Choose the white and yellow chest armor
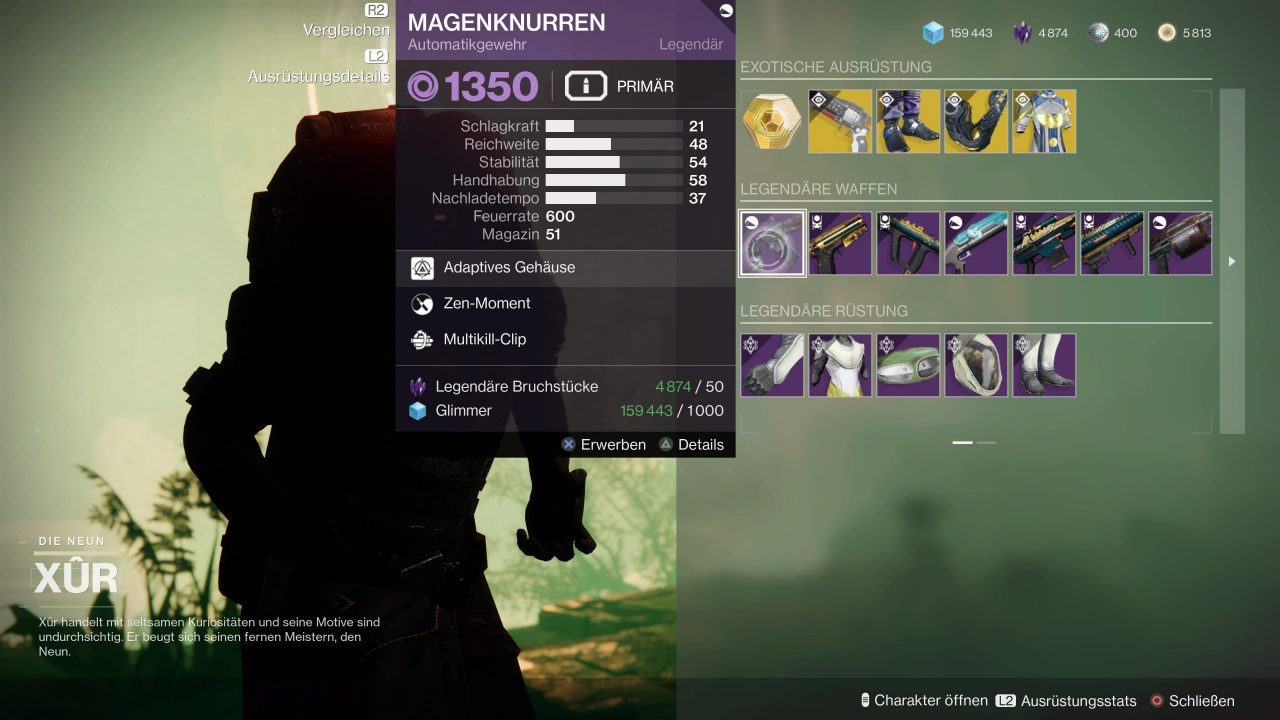1280x720 pixels. pyautogui.click(x=840, y=365)
